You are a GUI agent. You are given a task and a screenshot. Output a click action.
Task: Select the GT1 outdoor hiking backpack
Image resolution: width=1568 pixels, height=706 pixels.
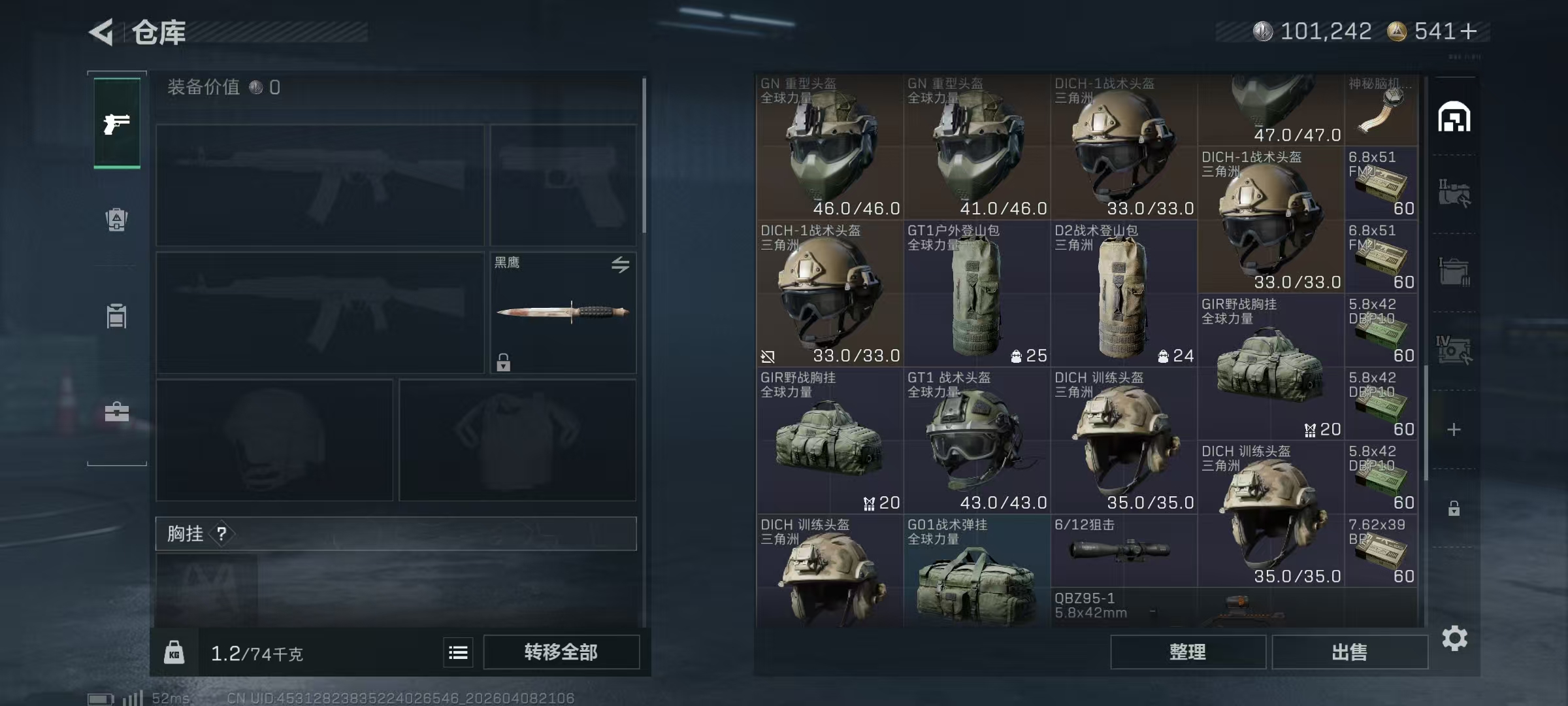pyautogui.click(x=977, y=294)
